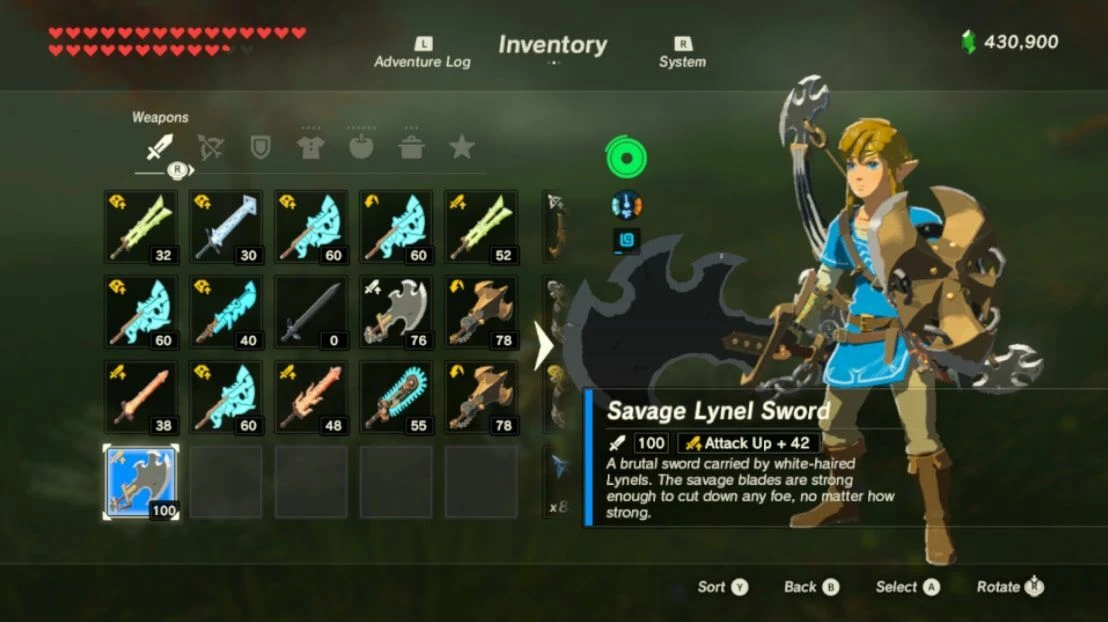Select the Weapons sword category tab

pos(160,148)
